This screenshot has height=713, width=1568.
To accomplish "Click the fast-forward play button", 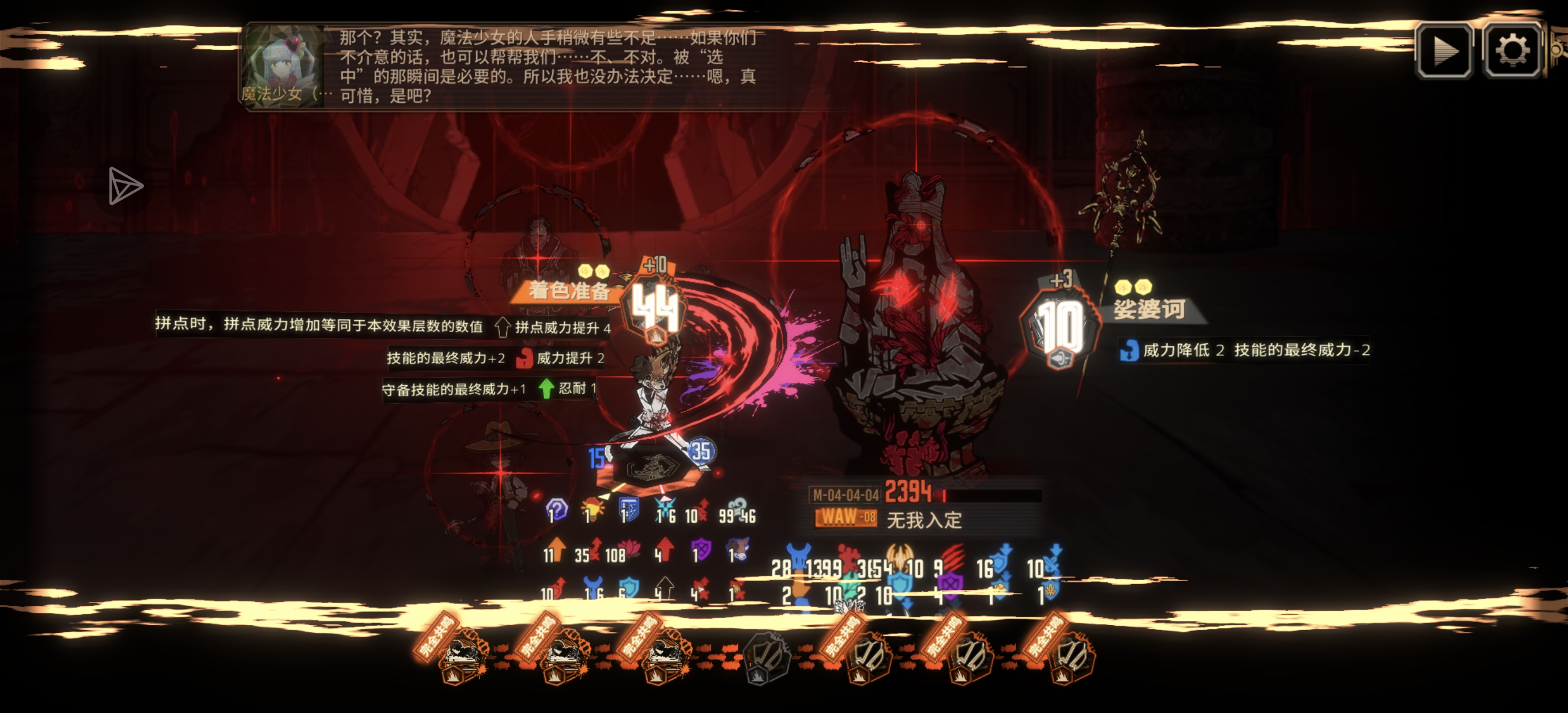I will point(1444,51).
